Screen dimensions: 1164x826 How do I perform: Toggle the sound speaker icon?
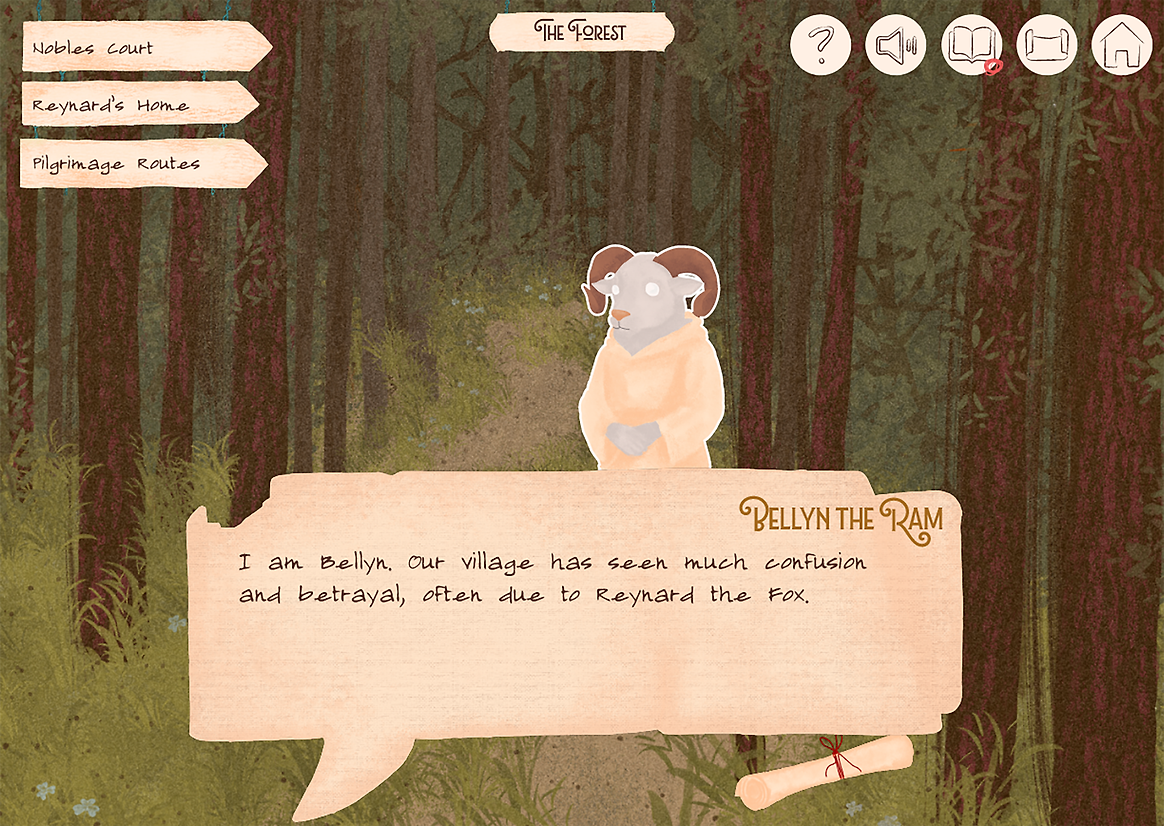coord(895,45)
